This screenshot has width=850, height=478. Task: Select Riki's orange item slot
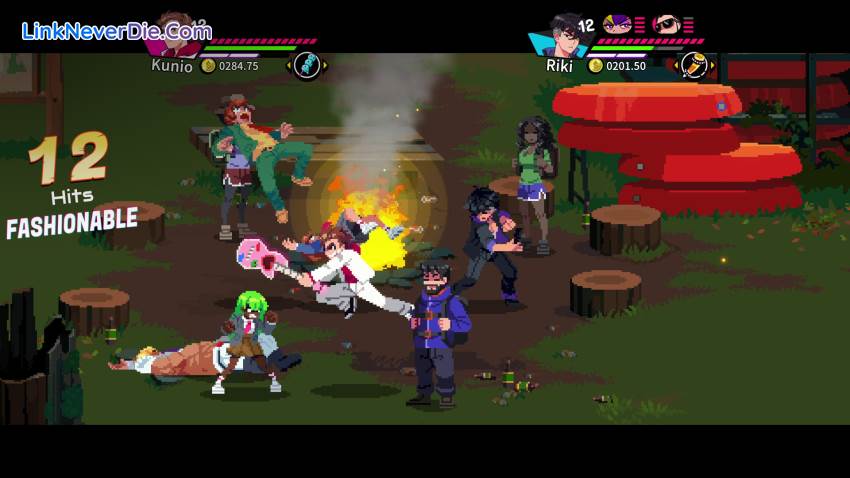pos(692,66)
